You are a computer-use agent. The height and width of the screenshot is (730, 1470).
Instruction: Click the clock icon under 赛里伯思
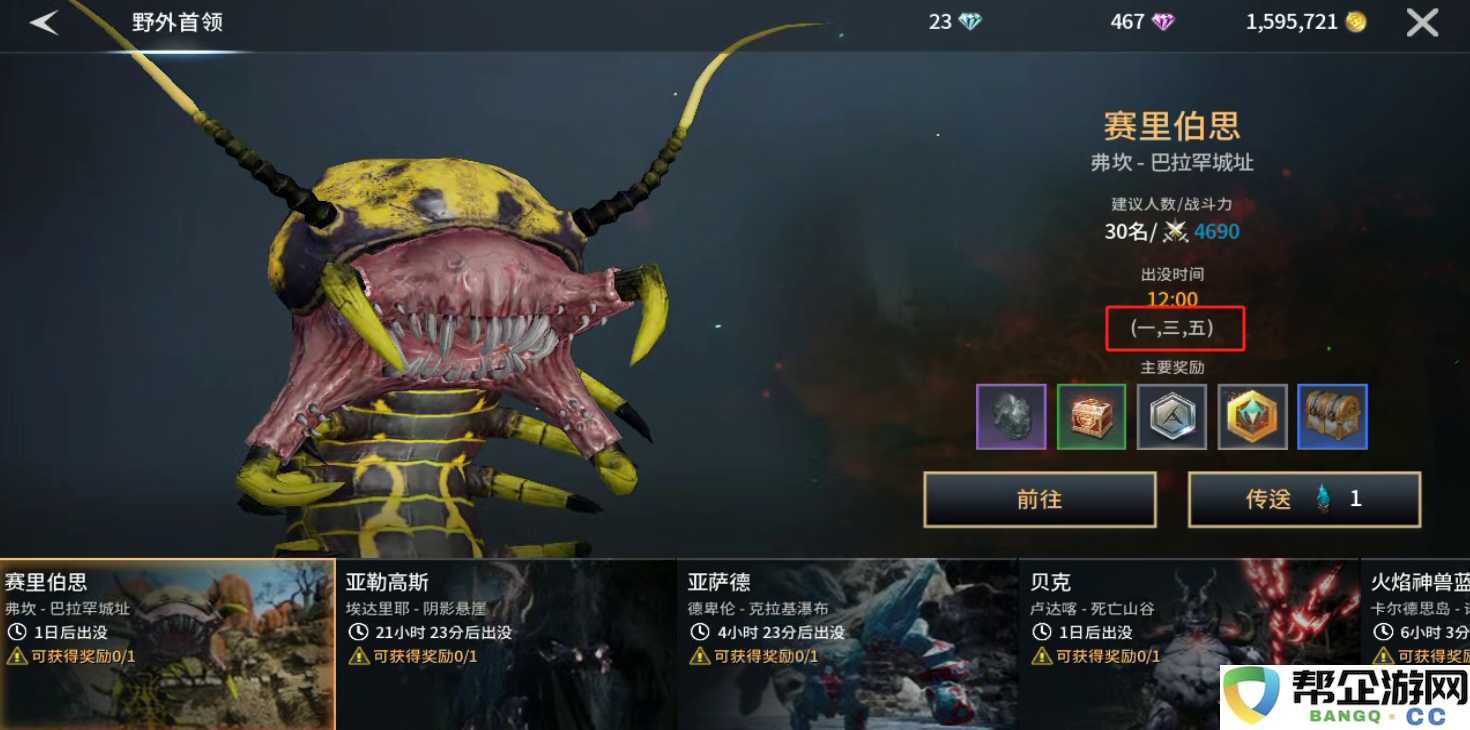[18, 630]
